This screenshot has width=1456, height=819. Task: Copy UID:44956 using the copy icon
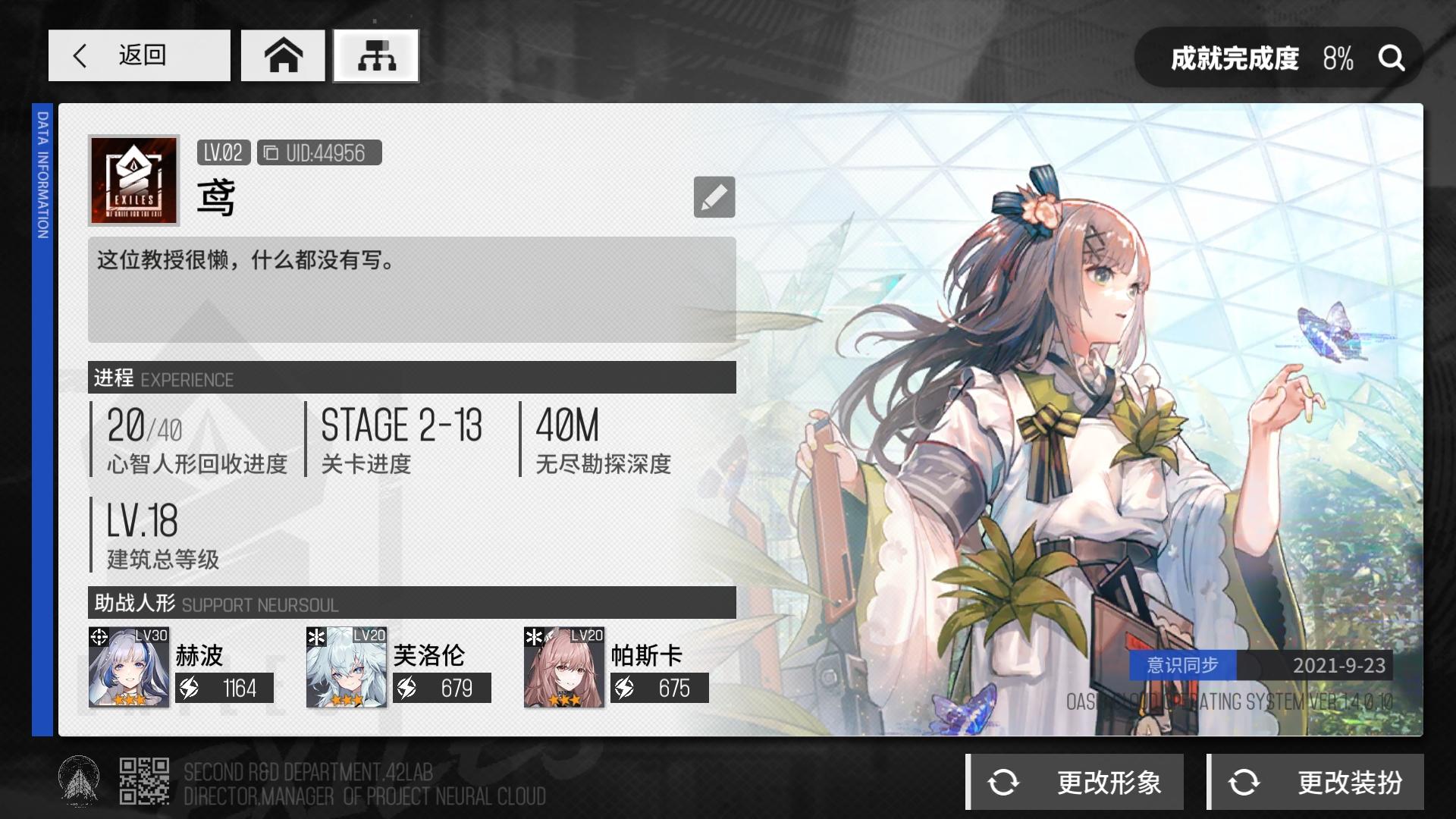coord(269,153)
